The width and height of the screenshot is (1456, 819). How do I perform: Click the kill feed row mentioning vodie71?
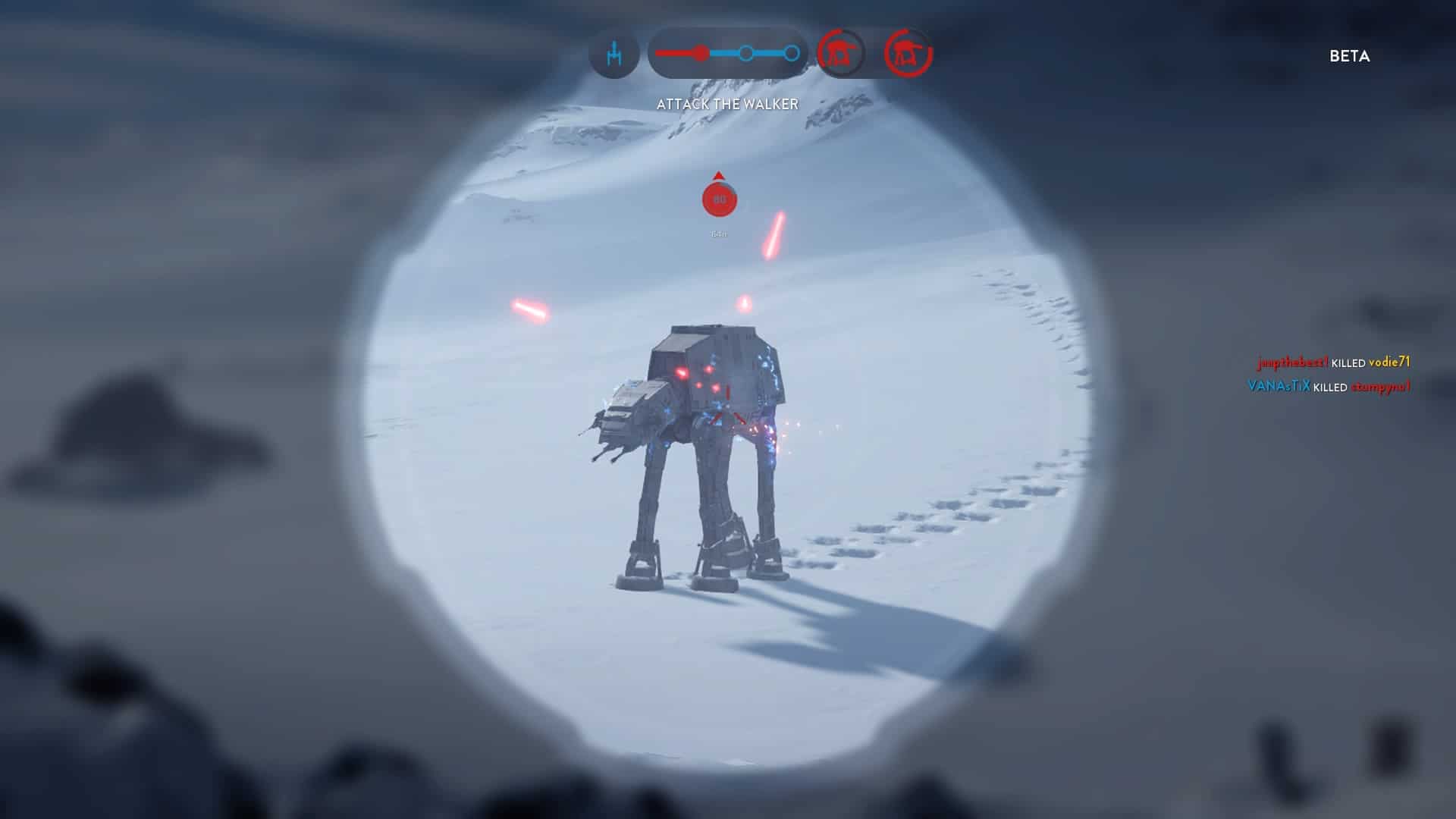click(1333, 362)
